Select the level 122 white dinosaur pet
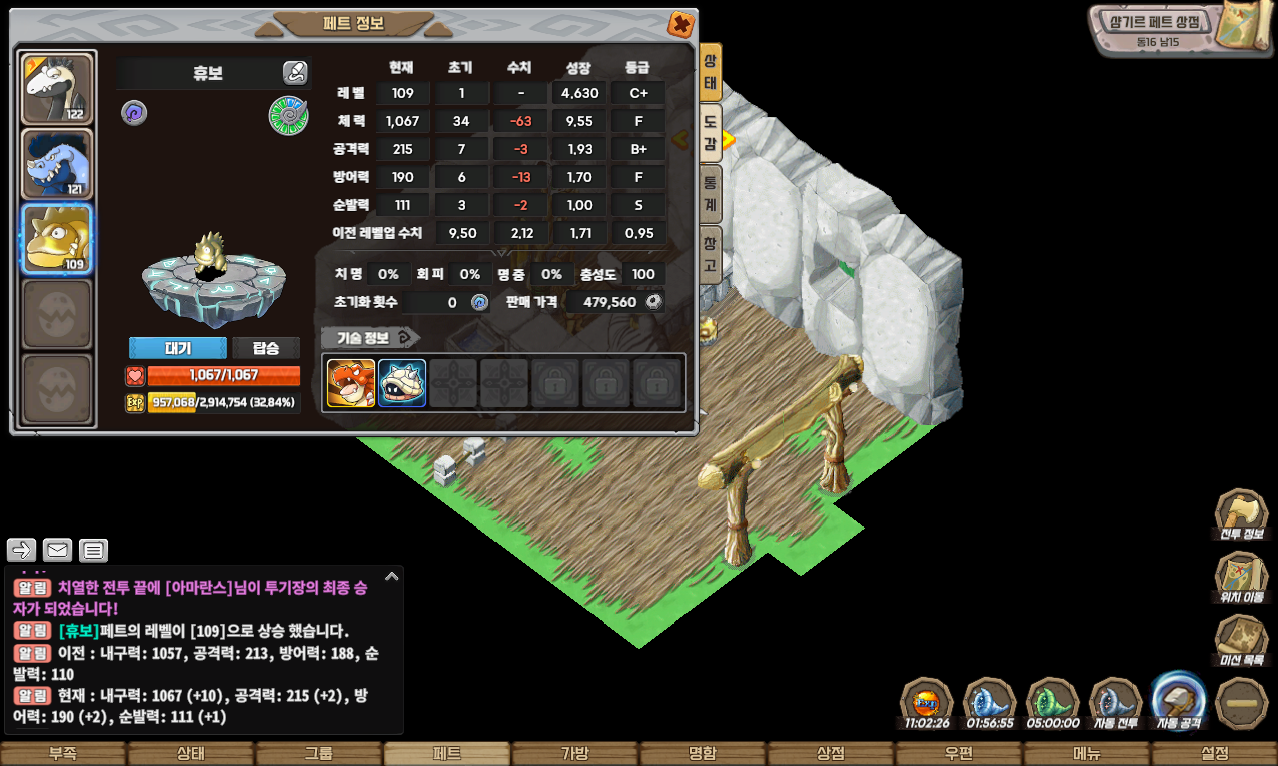1278x766 pixels. click(x=57, y=89)
